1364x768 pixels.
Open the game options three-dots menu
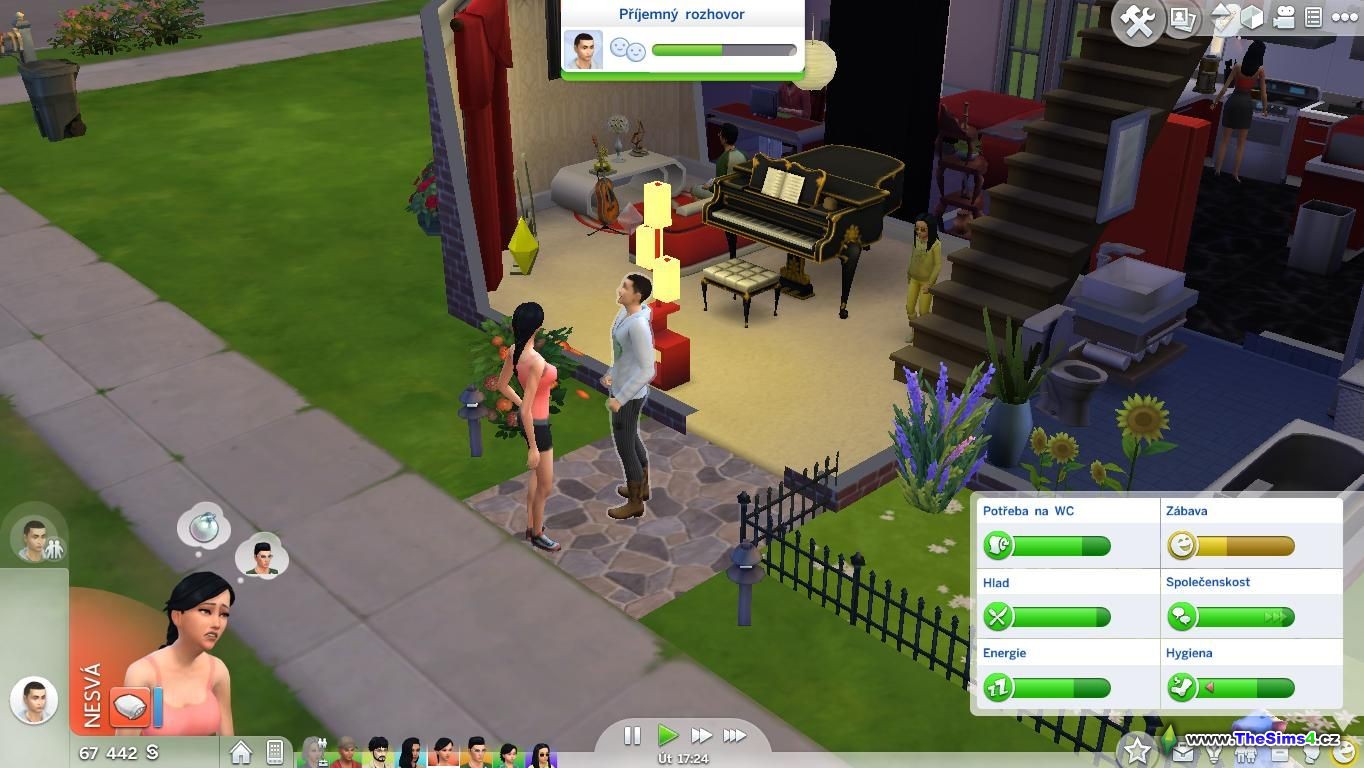tap(1344, 17)
